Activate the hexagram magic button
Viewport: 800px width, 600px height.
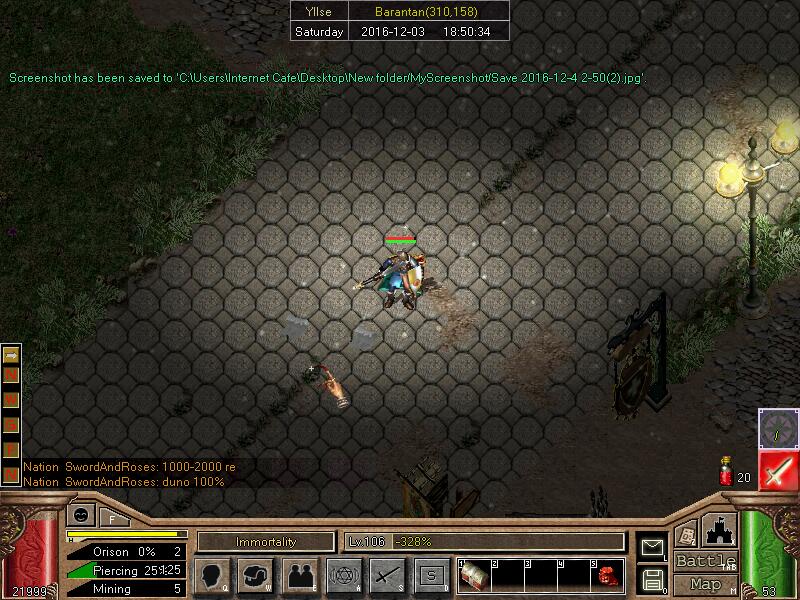click(x=343, y=575)
